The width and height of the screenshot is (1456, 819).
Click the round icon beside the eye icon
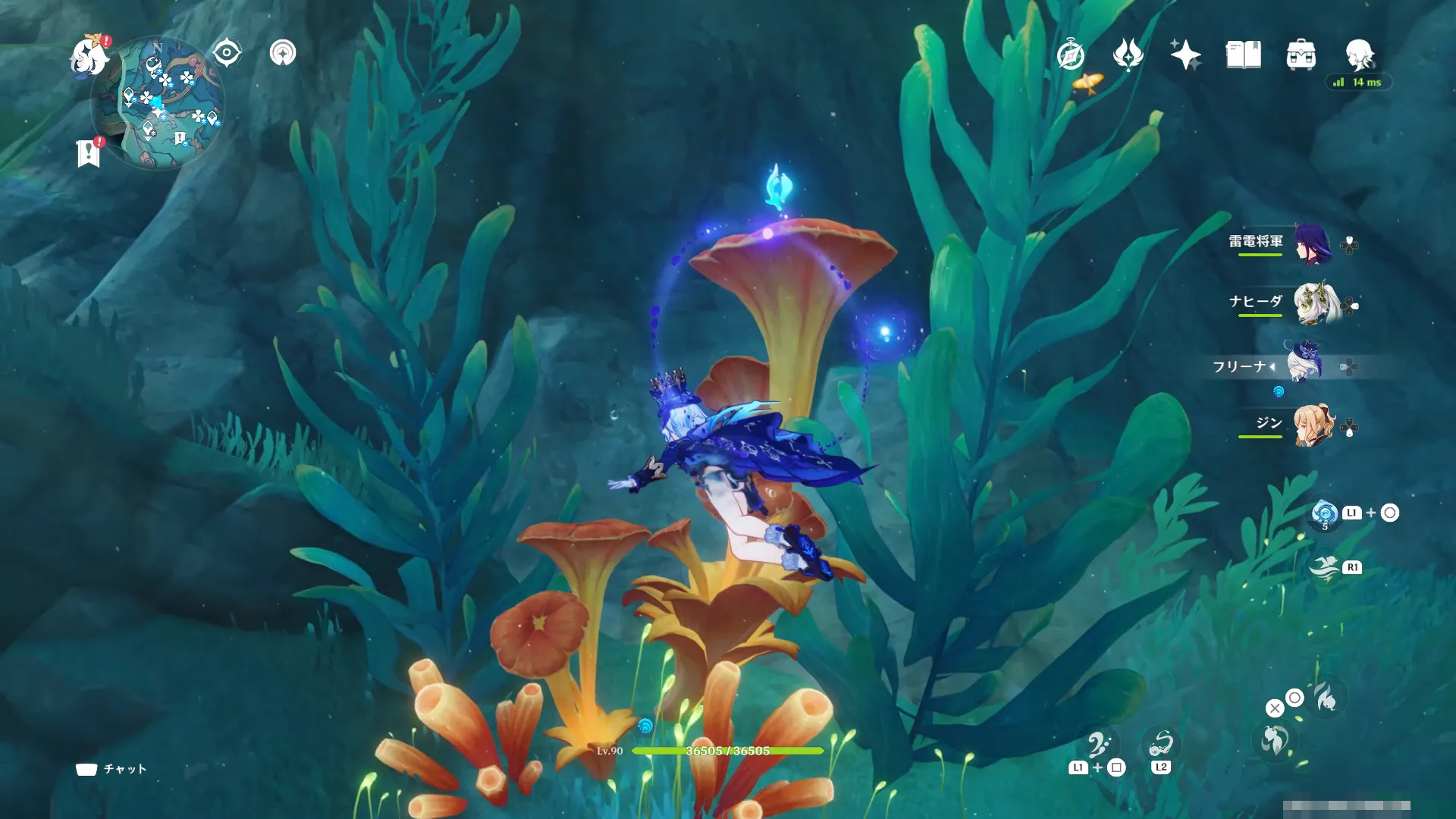[x=283, y=53]
